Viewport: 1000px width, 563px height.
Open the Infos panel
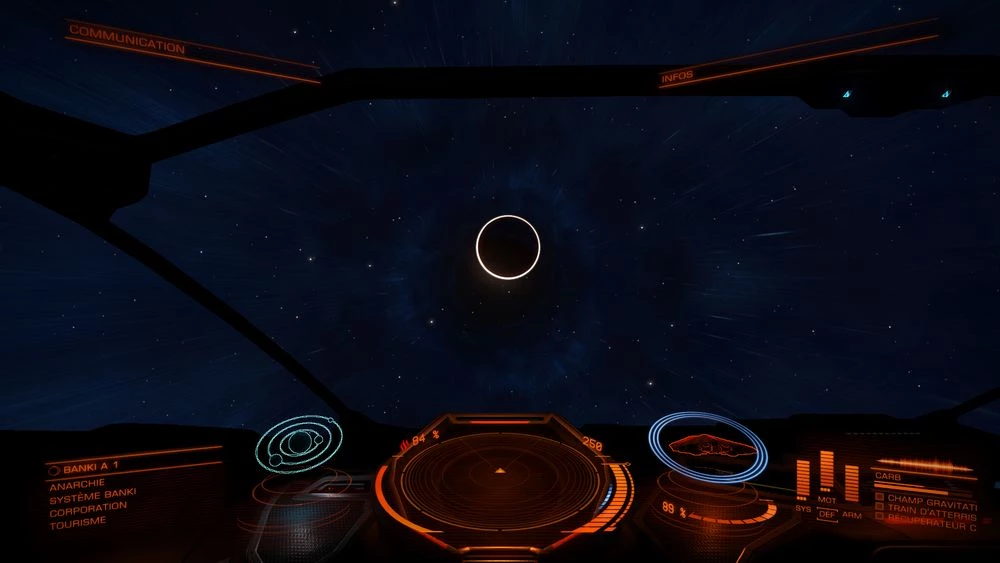[677, 76]
